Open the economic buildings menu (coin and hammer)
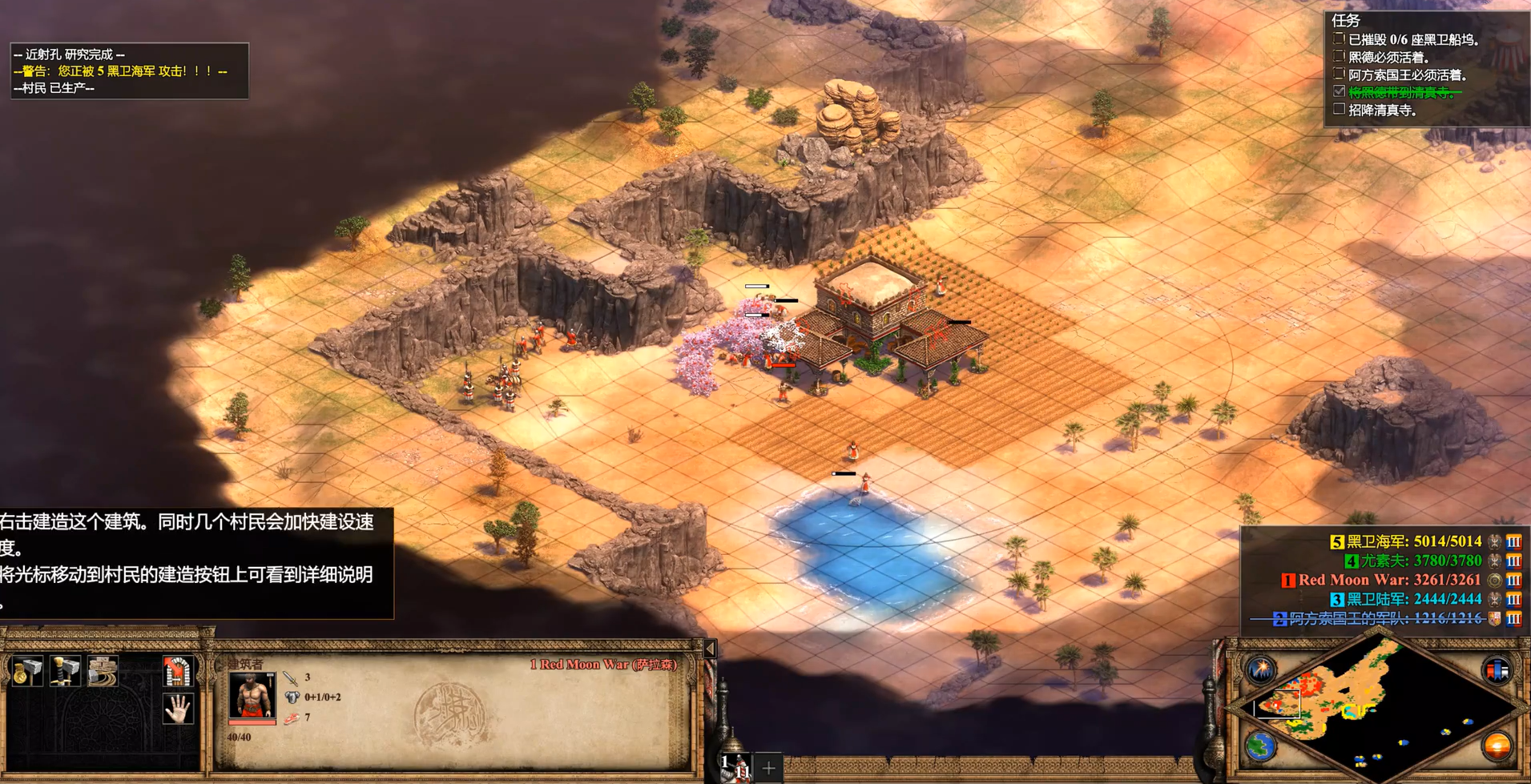This screenshot has height=784, width=1531. click(x=27, y=672)
